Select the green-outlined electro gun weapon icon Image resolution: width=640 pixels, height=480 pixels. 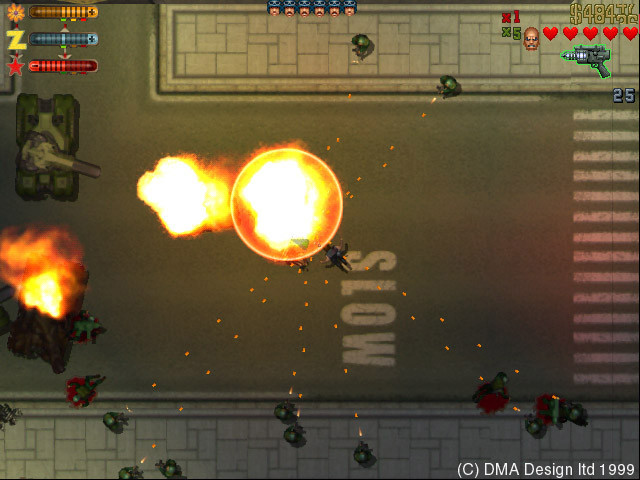586,61
